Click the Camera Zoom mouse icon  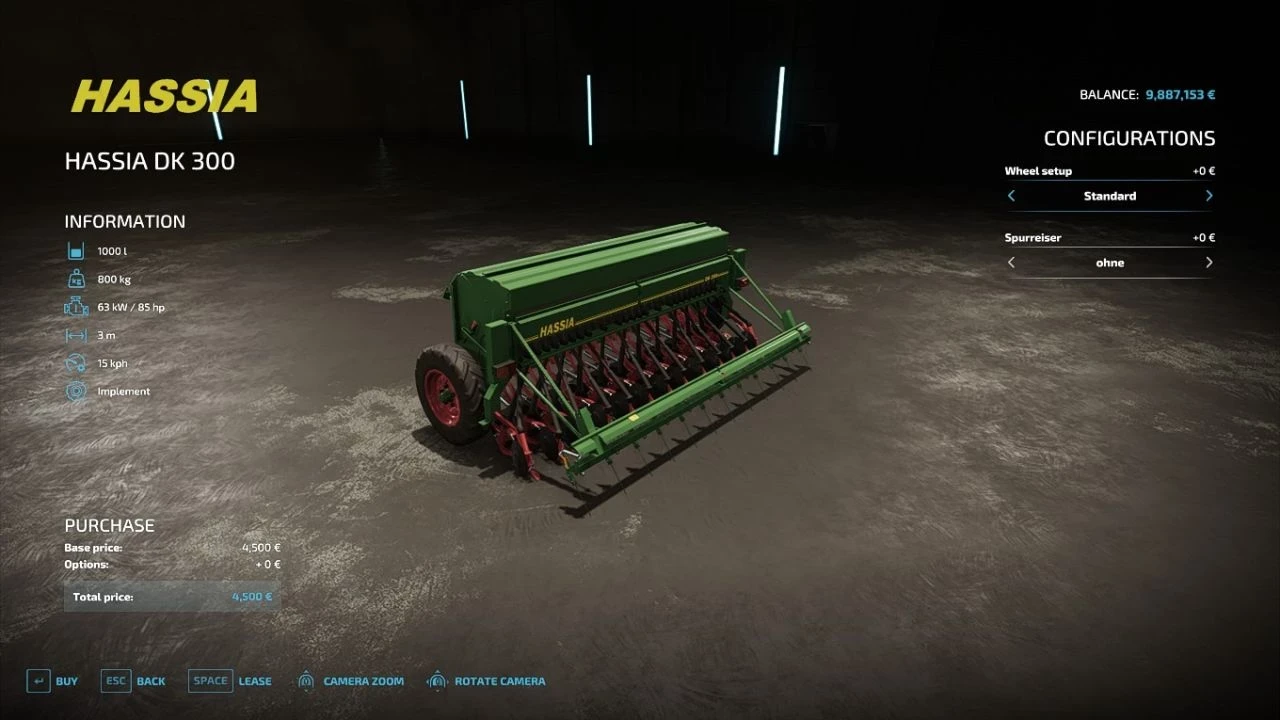pos(307,680)
